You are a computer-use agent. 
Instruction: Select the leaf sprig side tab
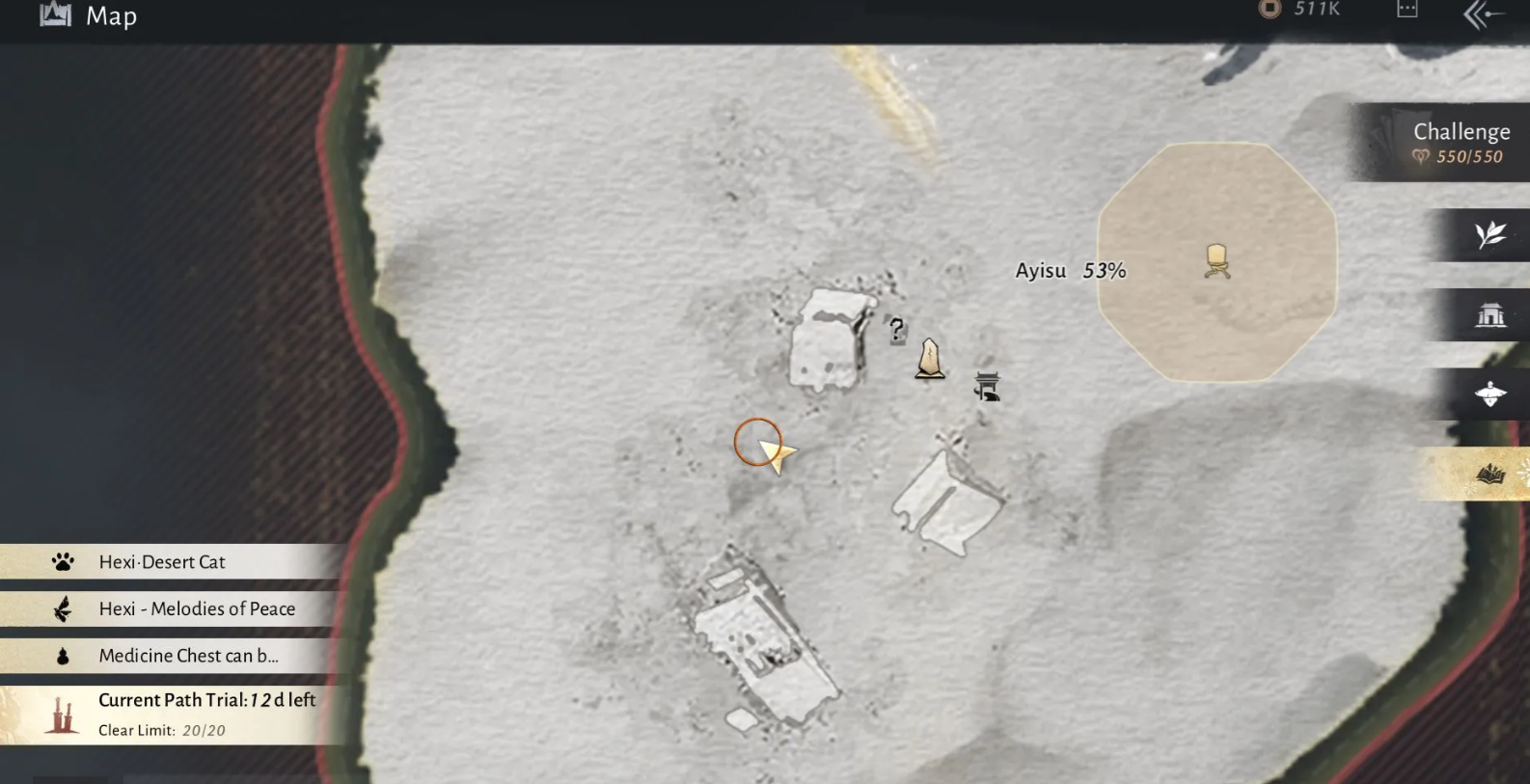[x=1489, y=234]
